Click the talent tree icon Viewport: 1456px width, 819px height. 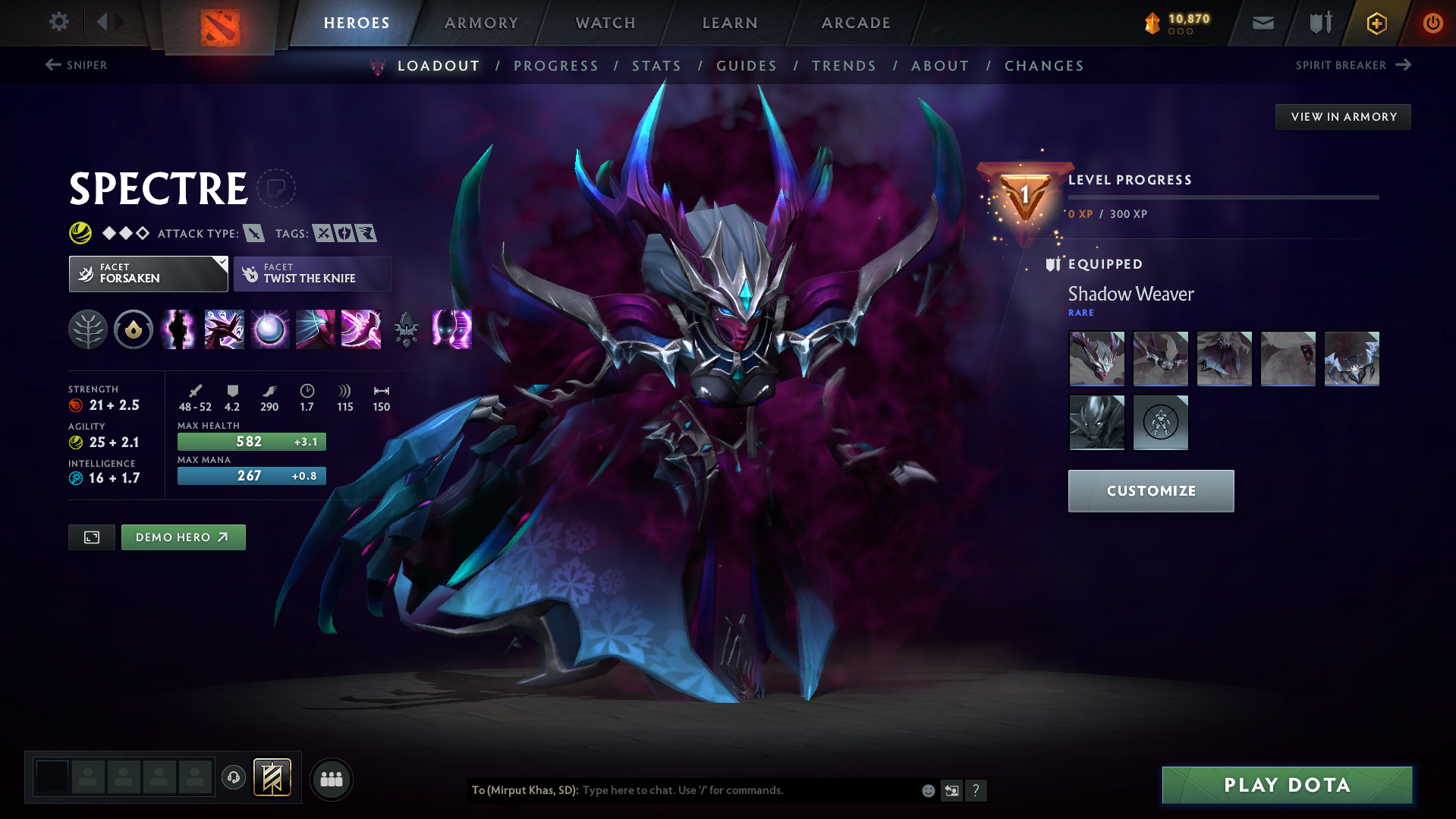point(87,329)
